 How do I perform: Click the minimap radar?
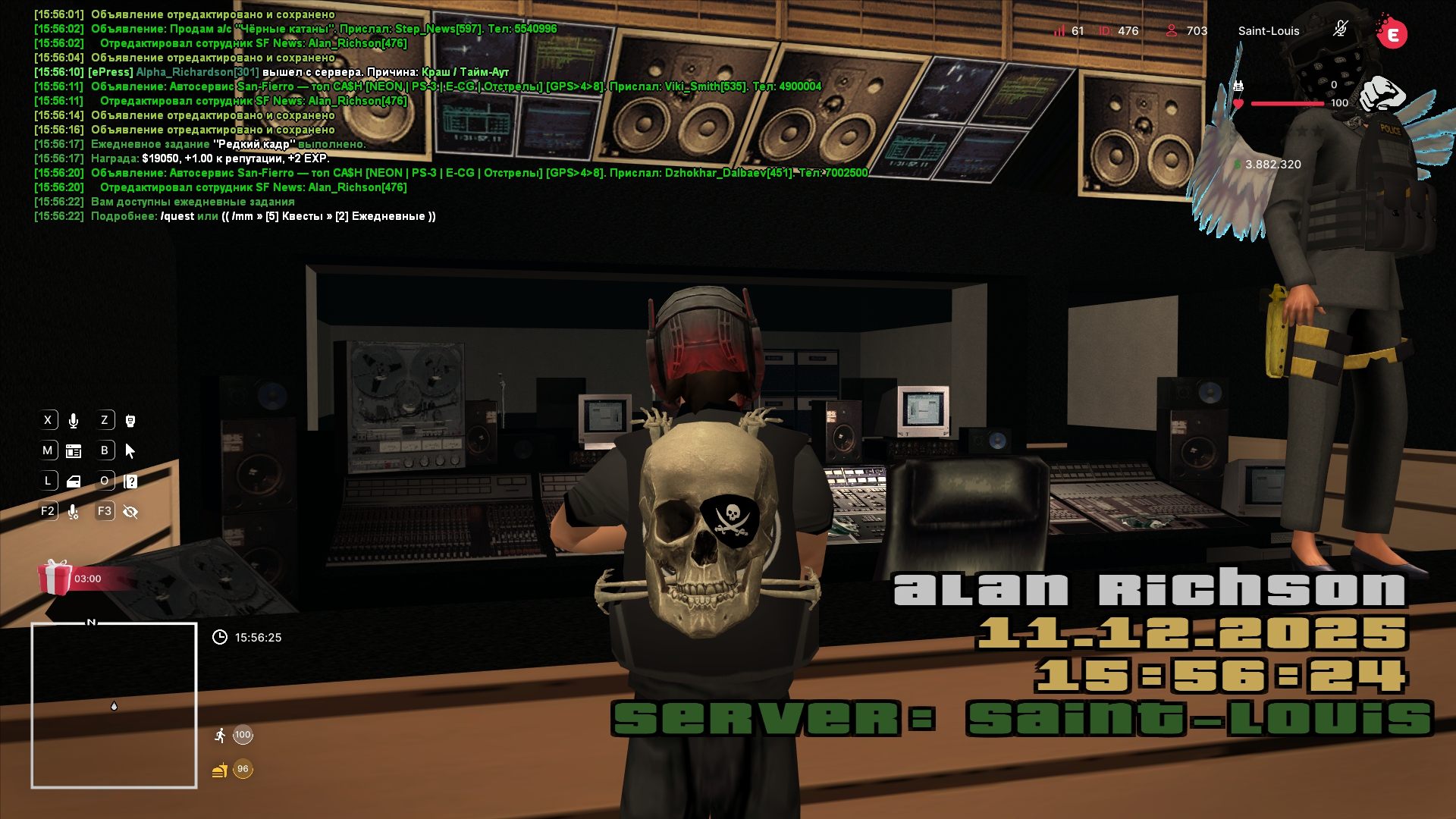click(x=114, y=705)
